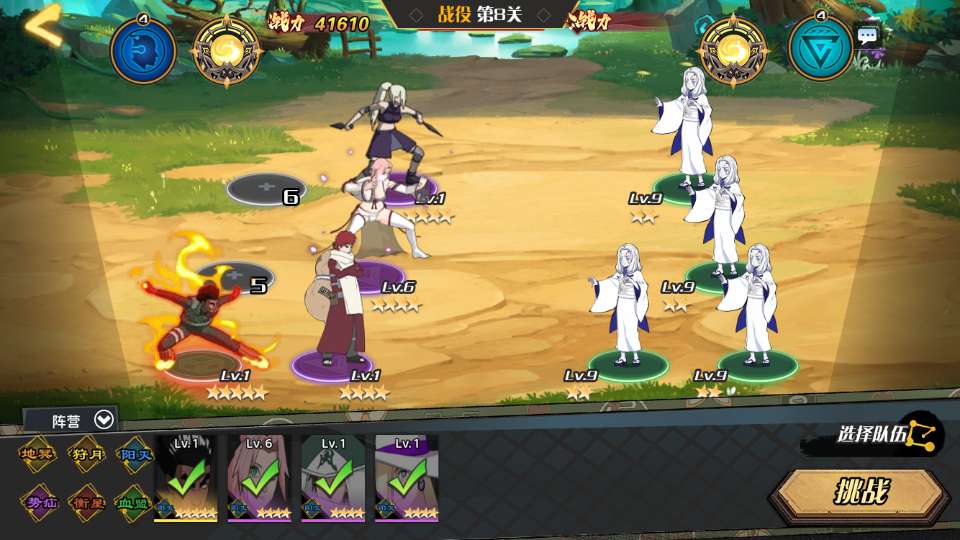Filter heroes by 血盟 faction
Screen dimensions: 960x540
[x=134, y=499]
